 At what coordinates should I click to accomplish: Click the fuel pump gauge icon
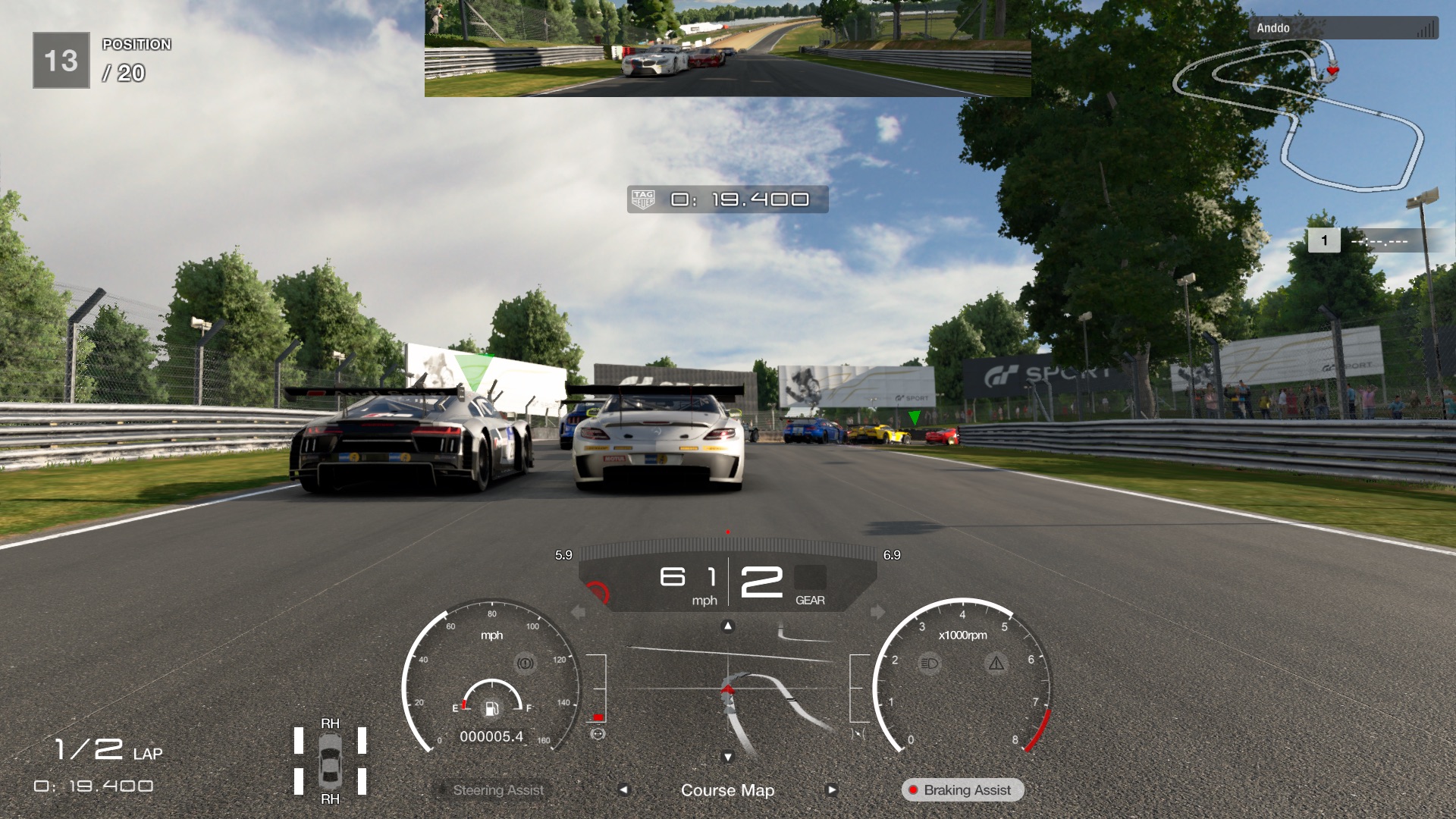(x=491, y=708)
